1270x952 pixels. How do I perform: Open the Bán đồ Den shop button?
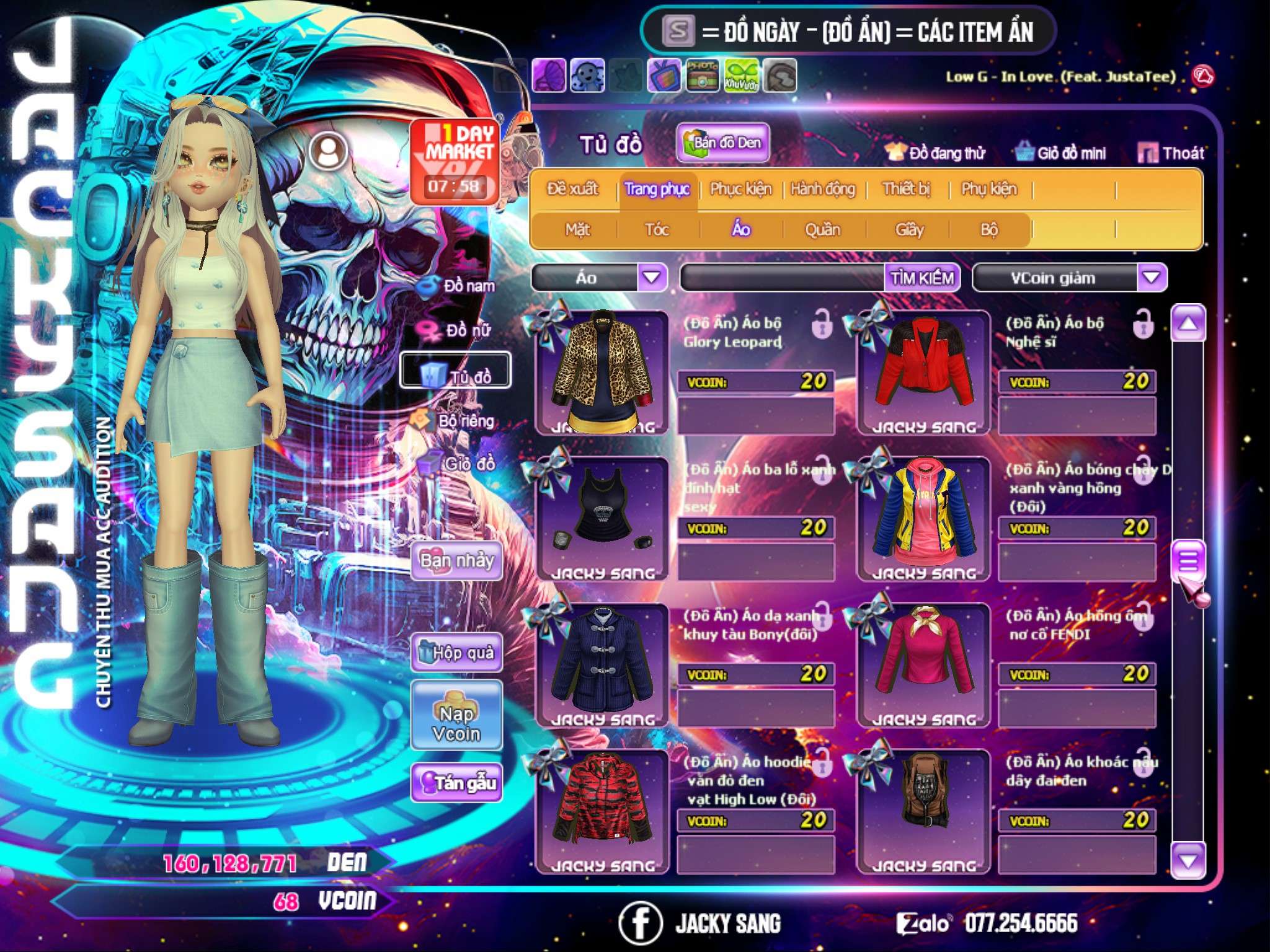723,143
